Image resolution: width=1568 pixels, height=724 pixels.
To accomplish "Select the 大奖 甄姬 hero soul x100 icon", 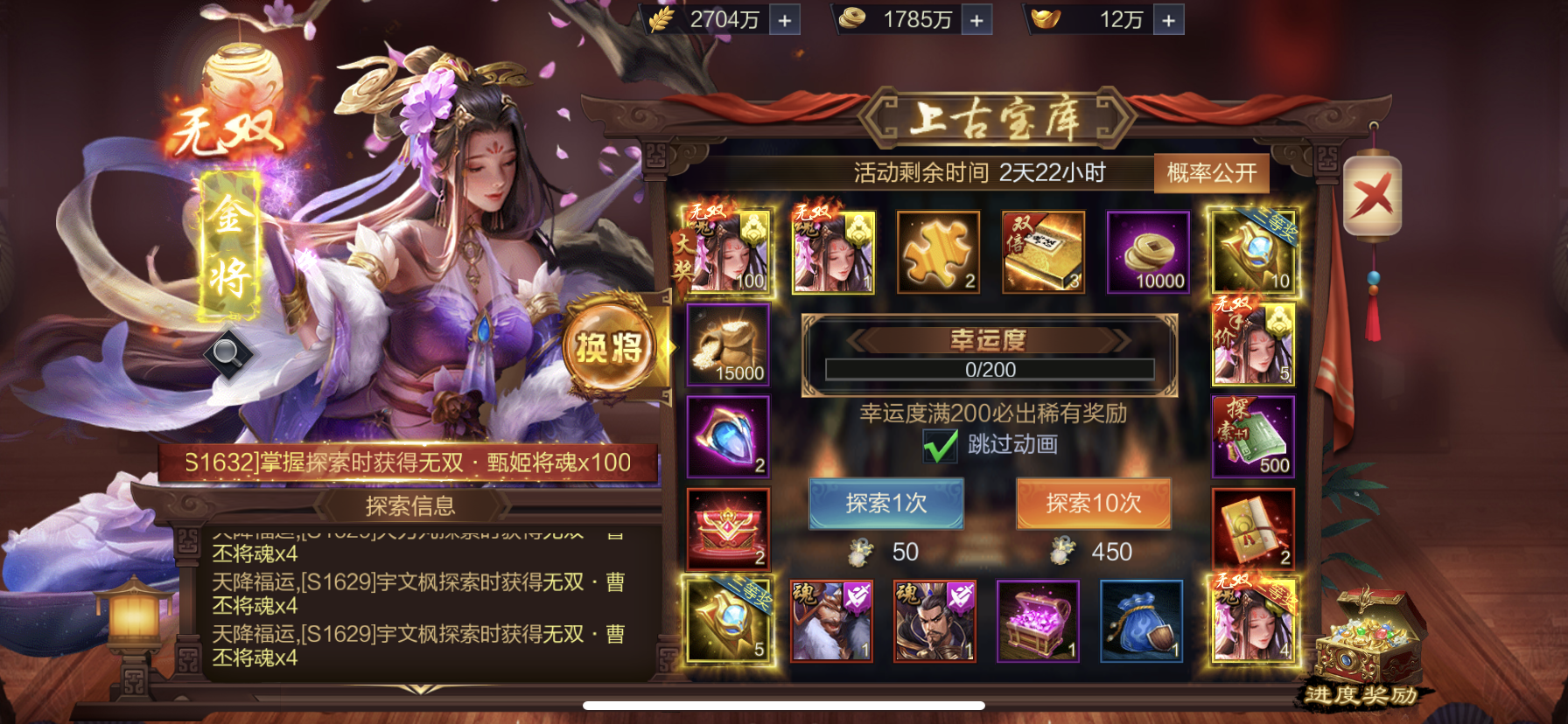I will 728,253.
